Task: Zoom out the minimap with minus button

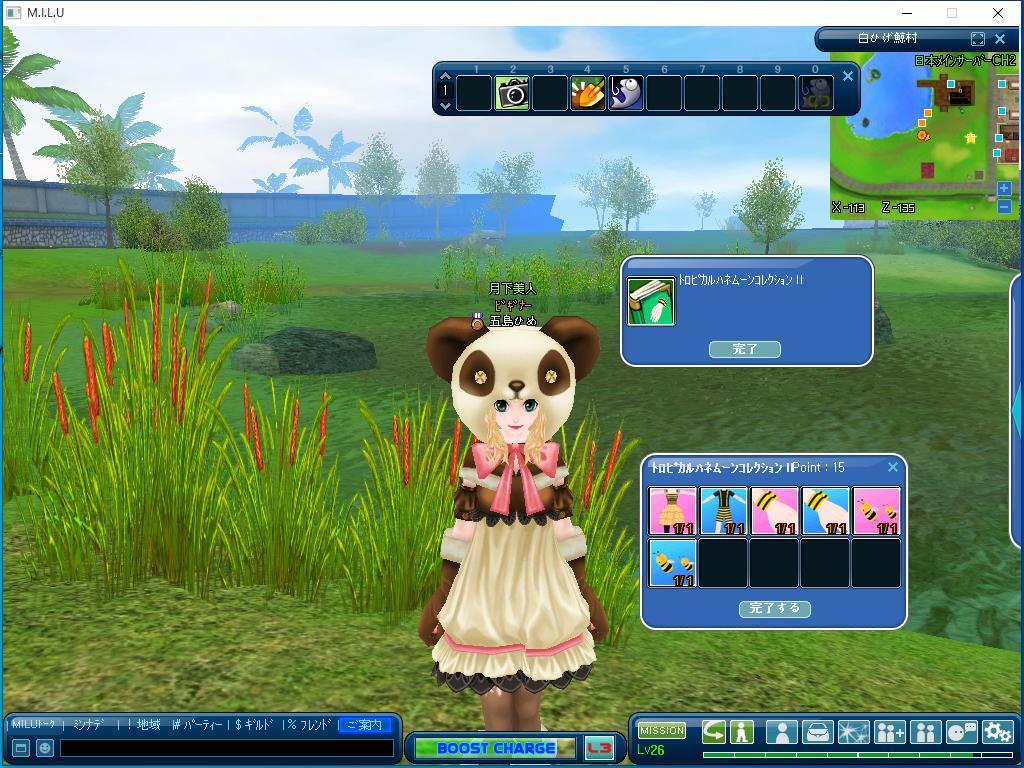Action: (x=1004, y=206)
